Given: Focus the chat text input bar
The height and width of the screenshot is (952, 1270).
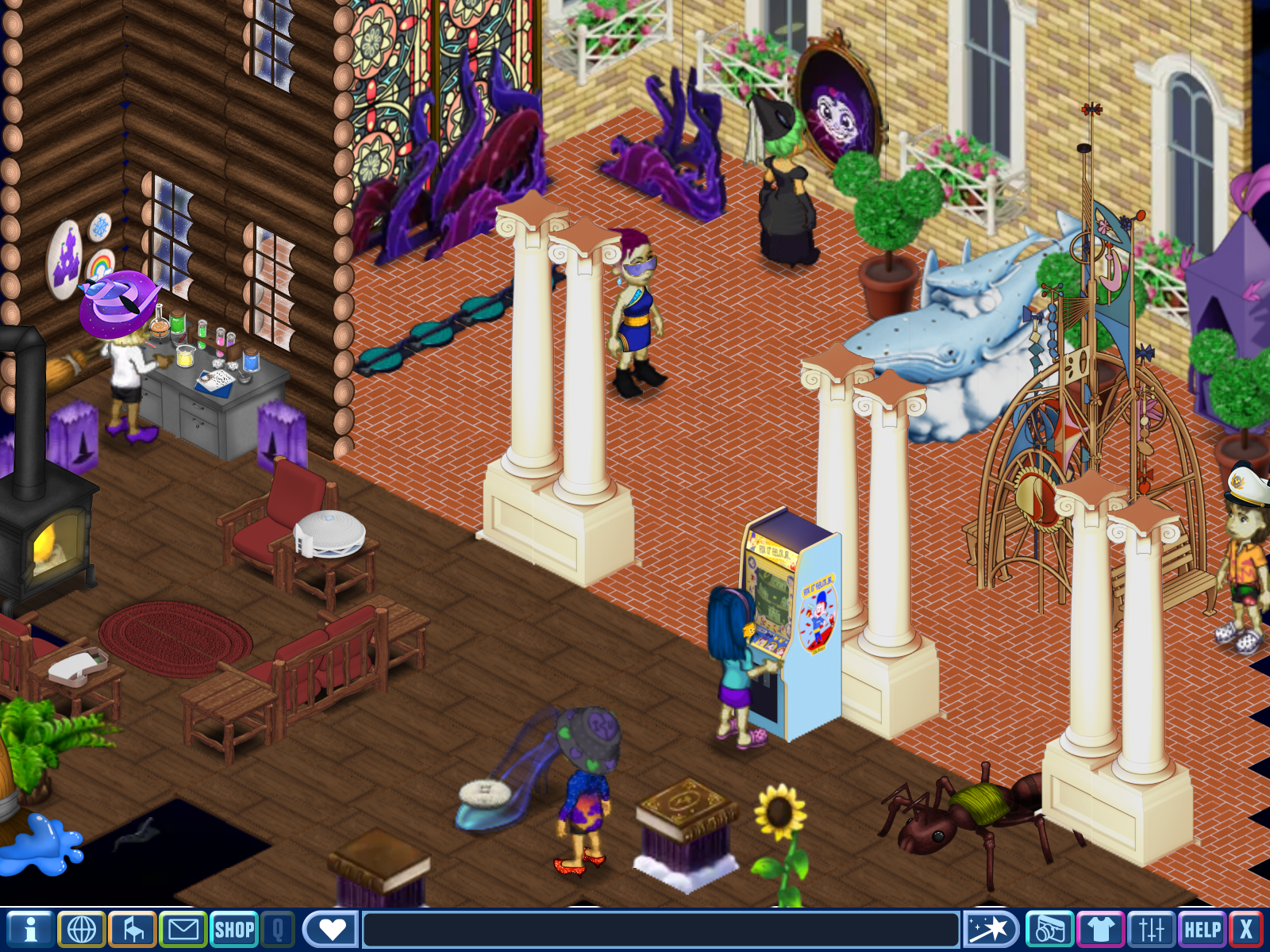Looking at the screenshot, I should [660, 929].
